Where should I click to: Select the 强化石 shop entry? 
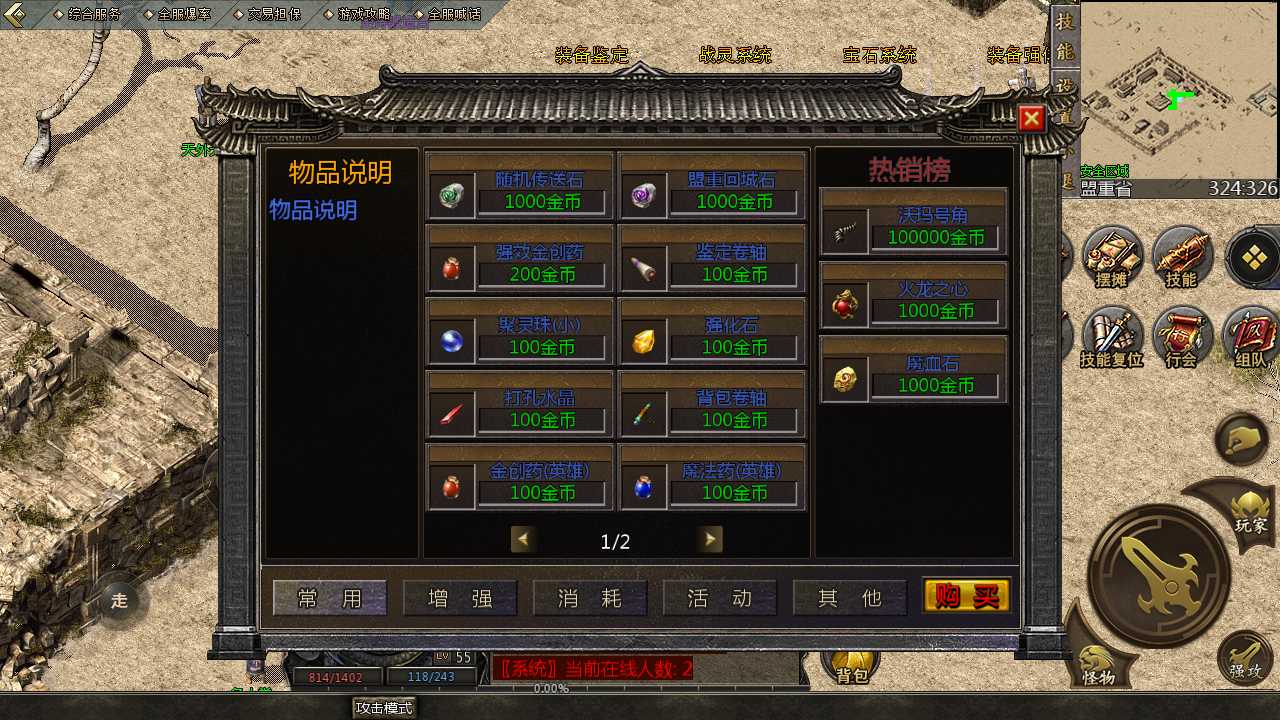click(x=712, y=333)
